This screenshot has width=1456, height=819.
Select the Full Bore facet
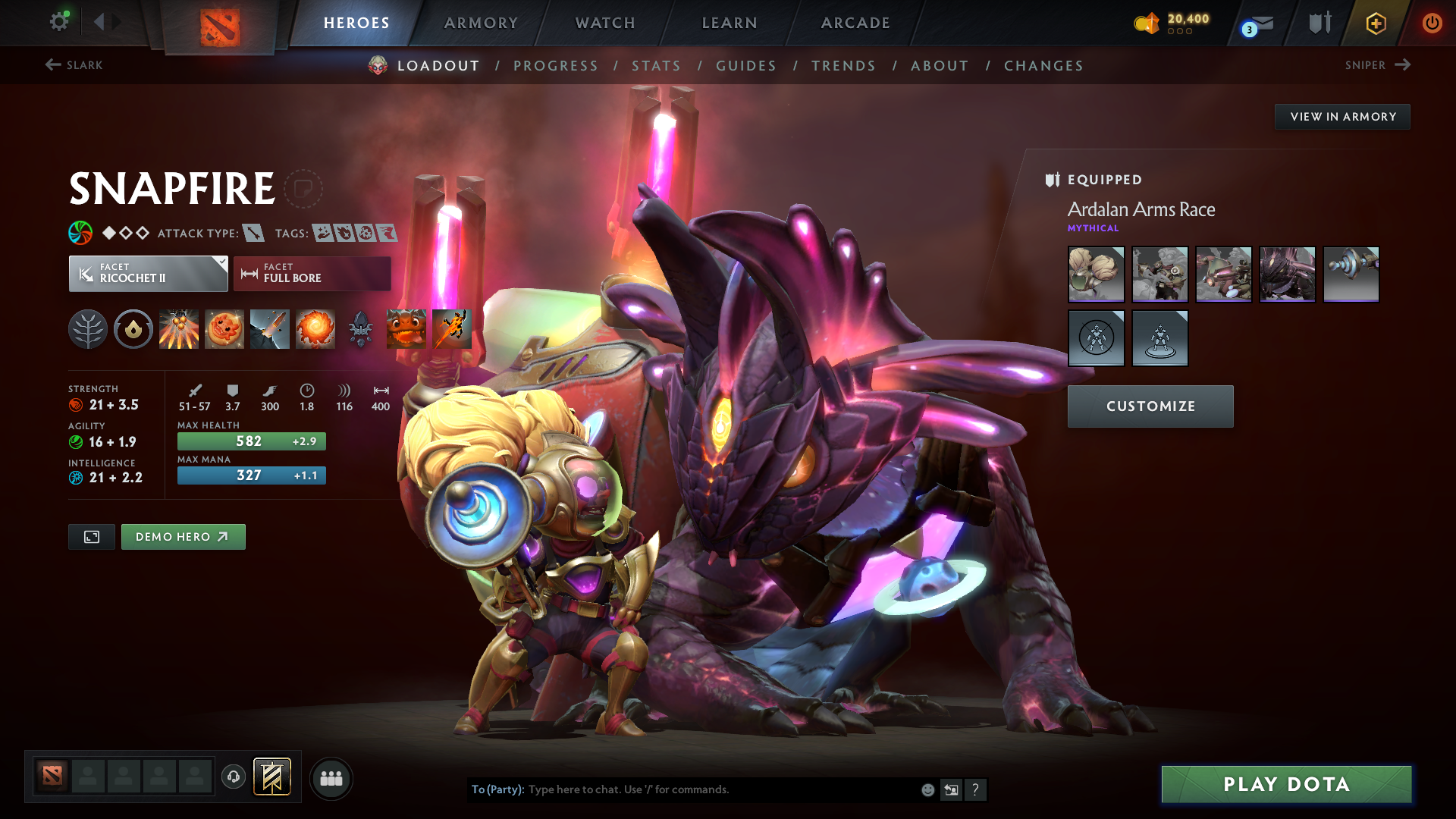click(312, 274)
